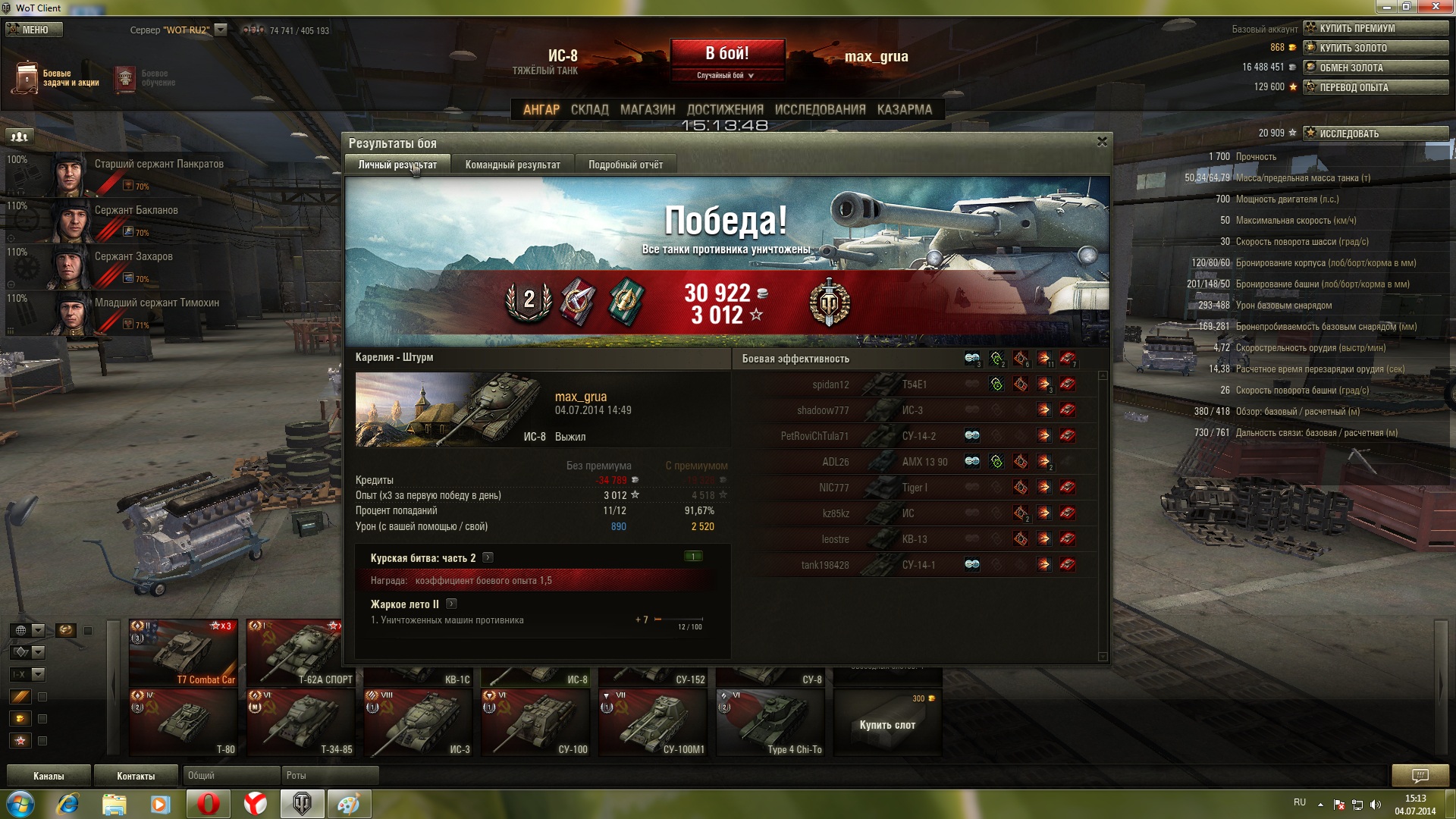Open ОБМЕН ЗОЛОТА exchange

pyautogui.click(x=1375, y=67)
